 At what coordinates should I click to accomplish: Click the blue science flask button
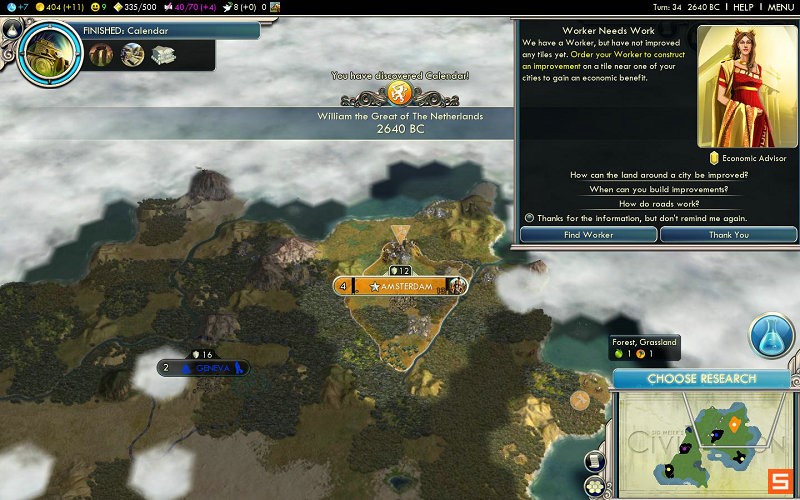pos(771,337)
